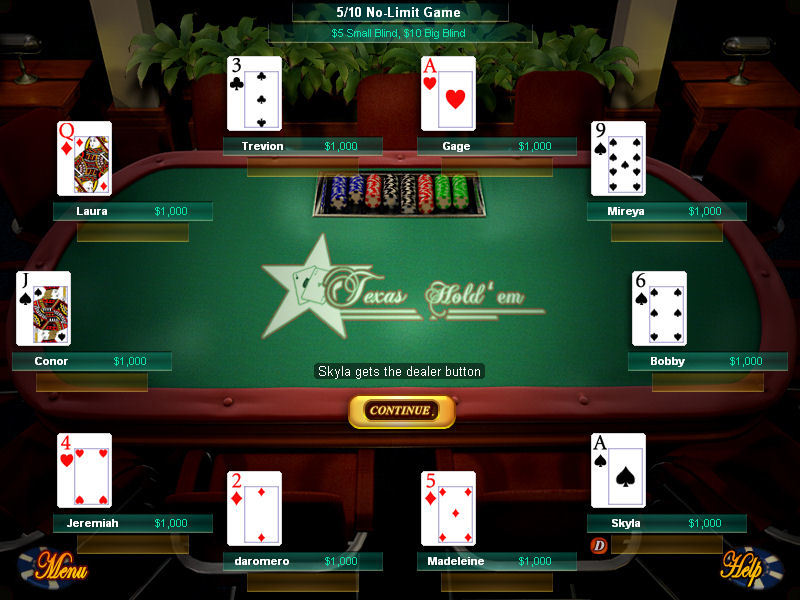Select Gage's ace of hearts card
800x600 pixels.
pos(448,93)
